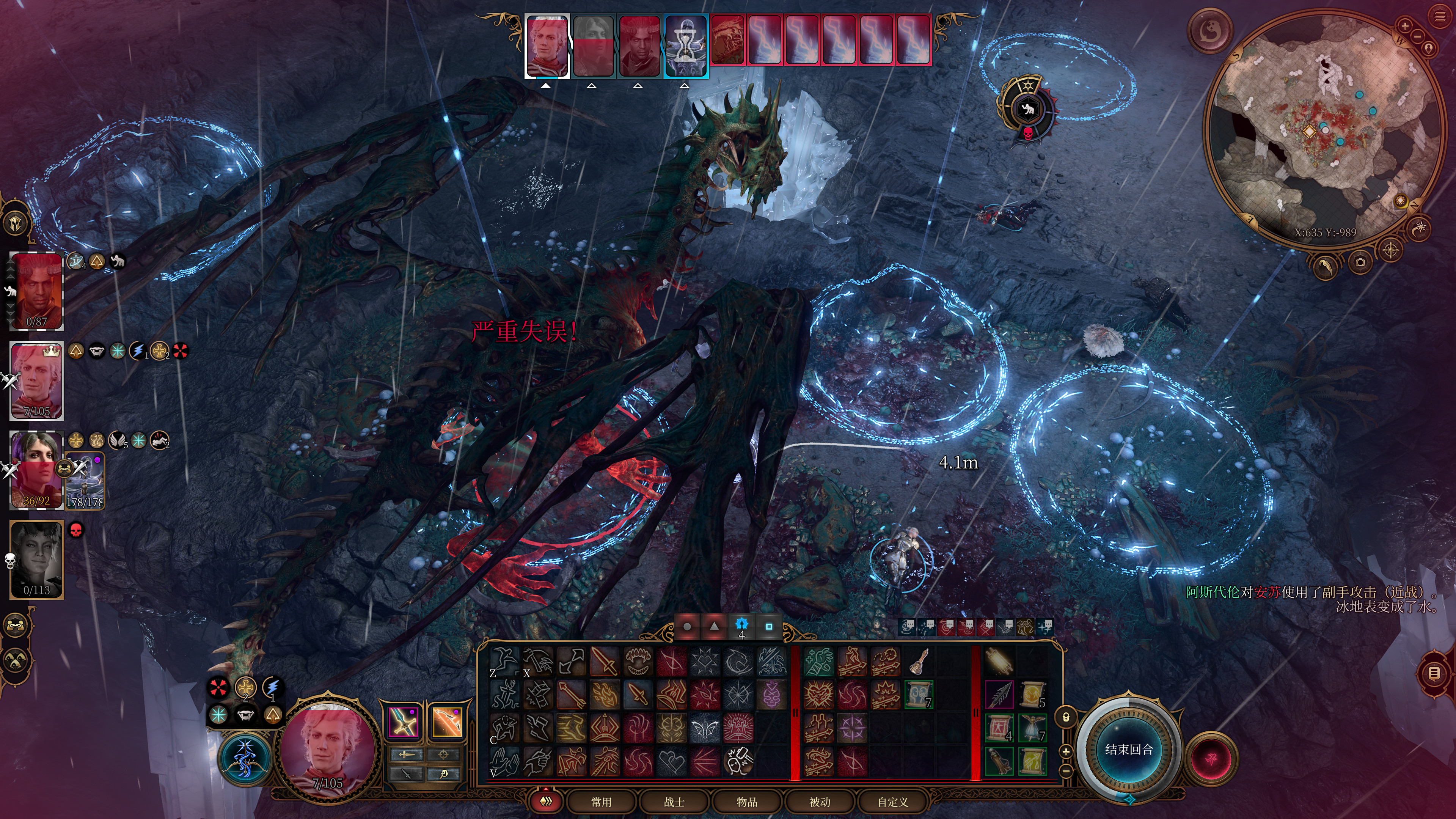Show the 被动 passives tab

[x=820, y=802]
